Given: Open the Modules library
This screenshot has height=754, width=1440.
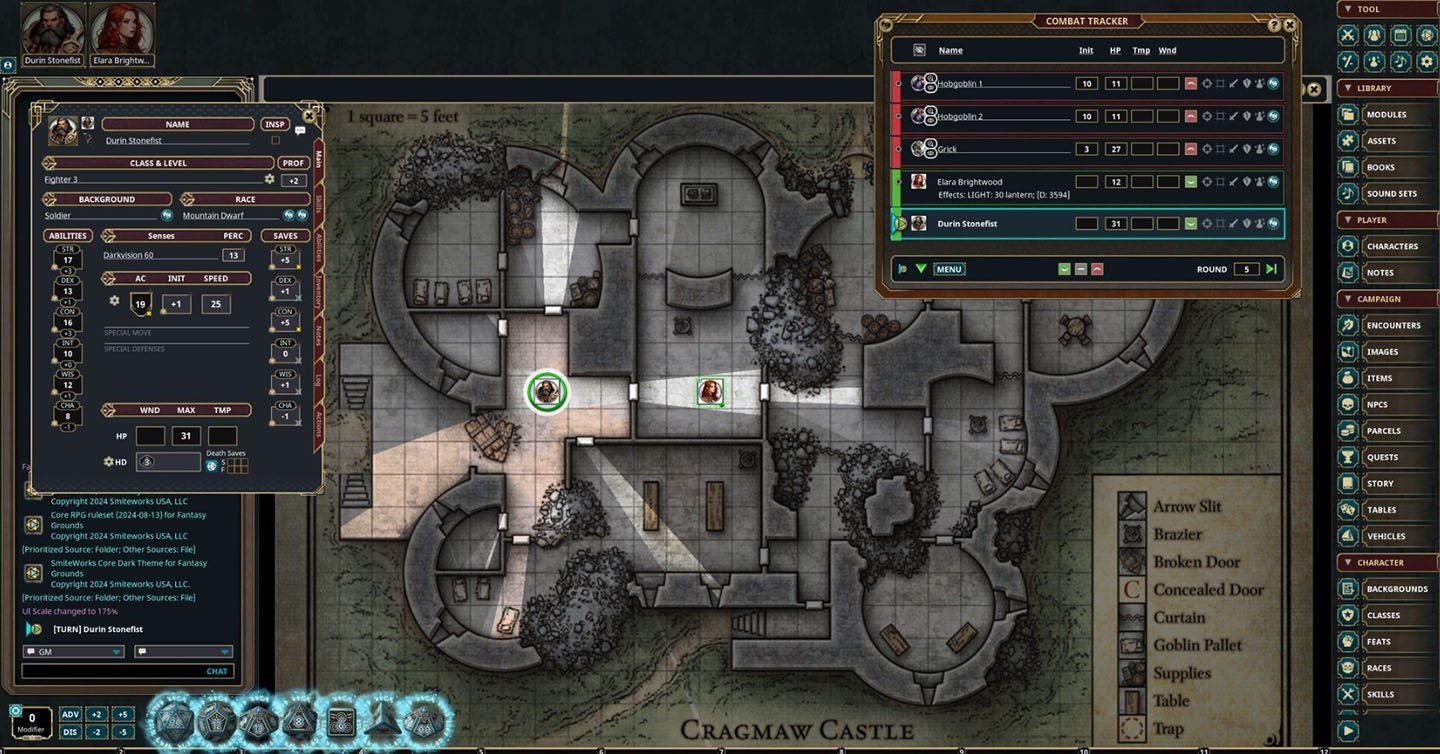Looking at the screenshot, I should point(1385,115).
